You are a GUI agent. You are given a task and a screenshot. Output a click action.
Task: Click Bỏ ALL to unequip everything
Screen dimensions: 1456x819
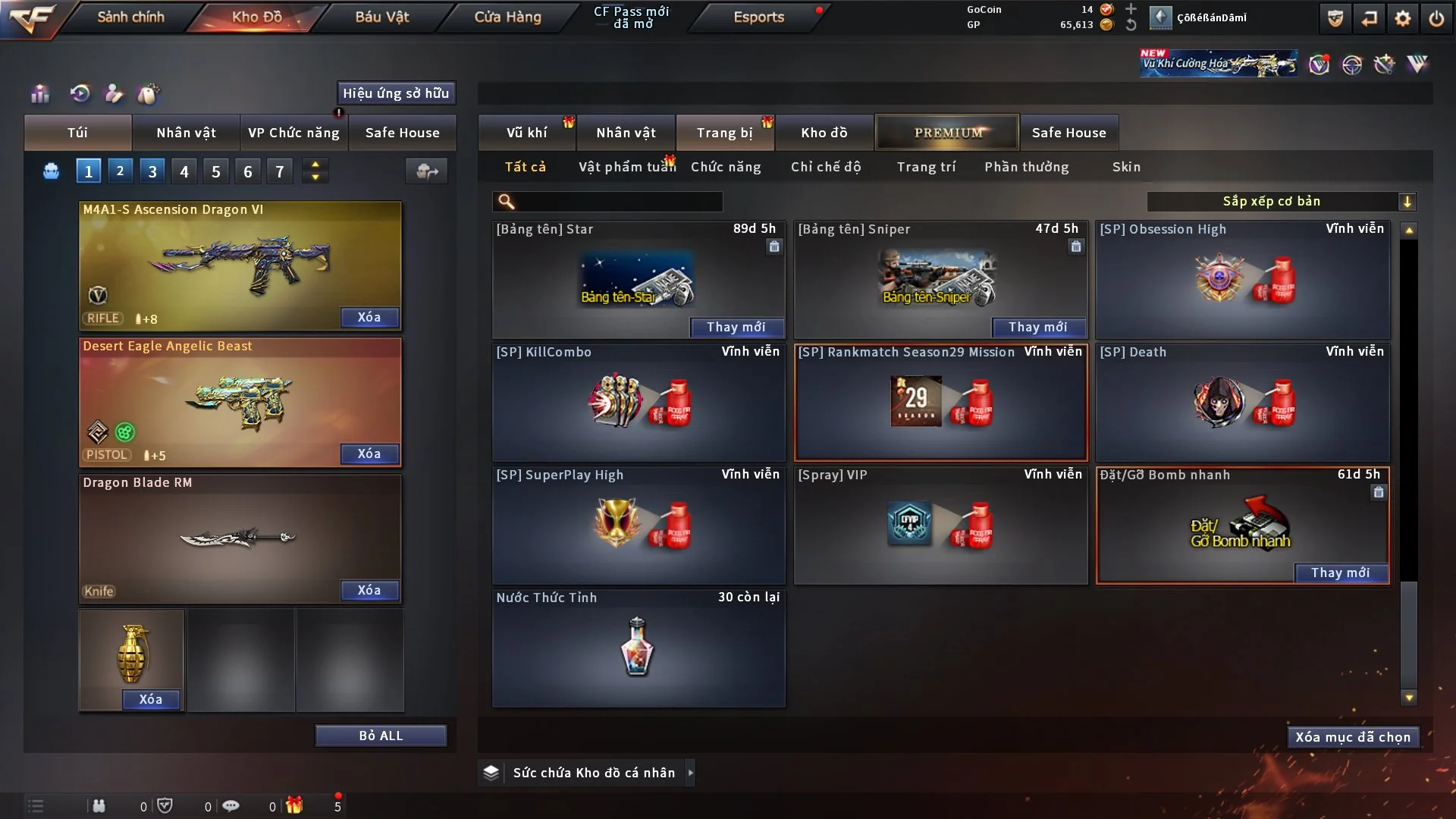point(381,736)
